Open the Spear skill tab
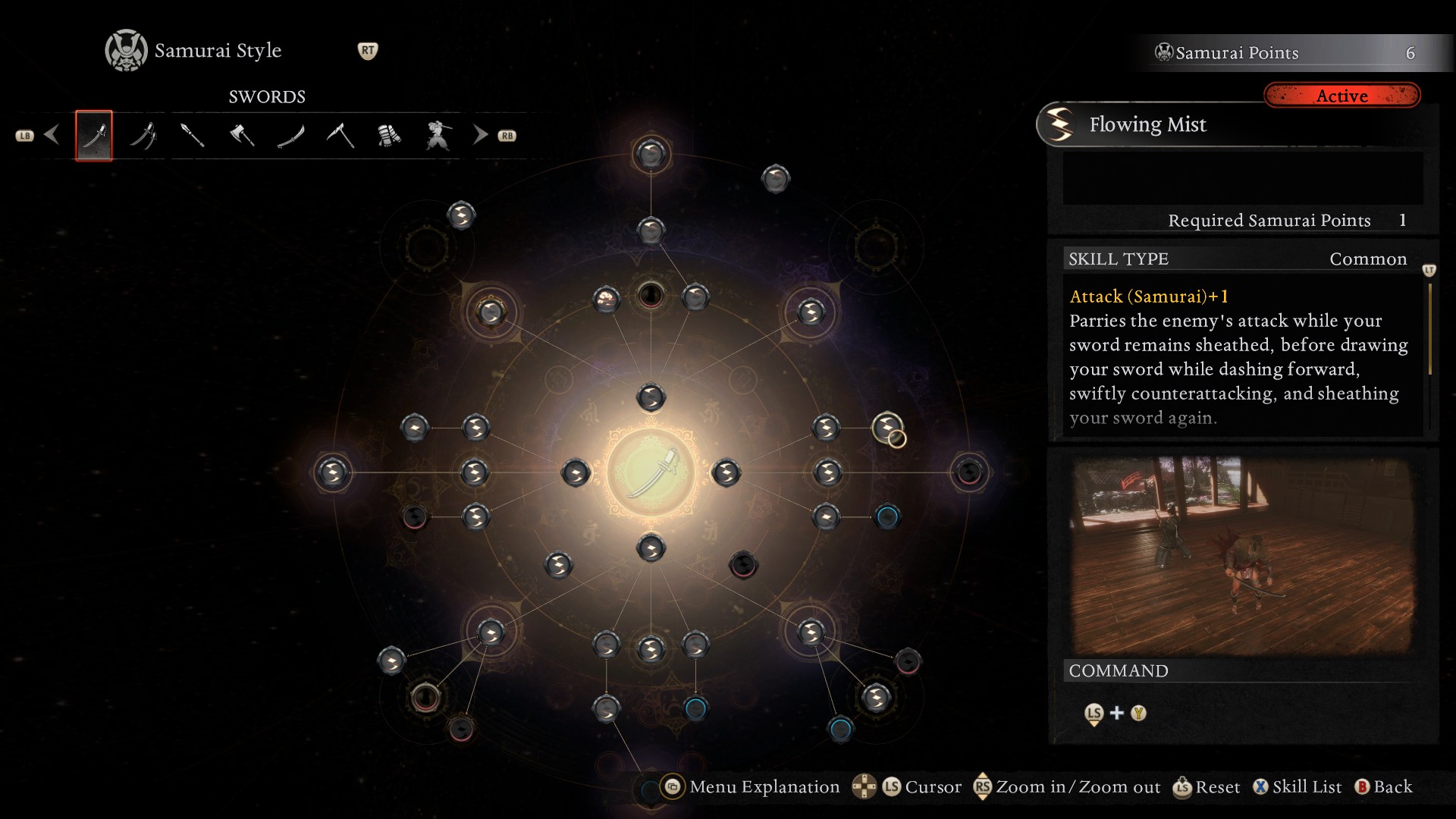Image resolution: width=1456 pixels, height=819 pixels. (x=193, y=136)
